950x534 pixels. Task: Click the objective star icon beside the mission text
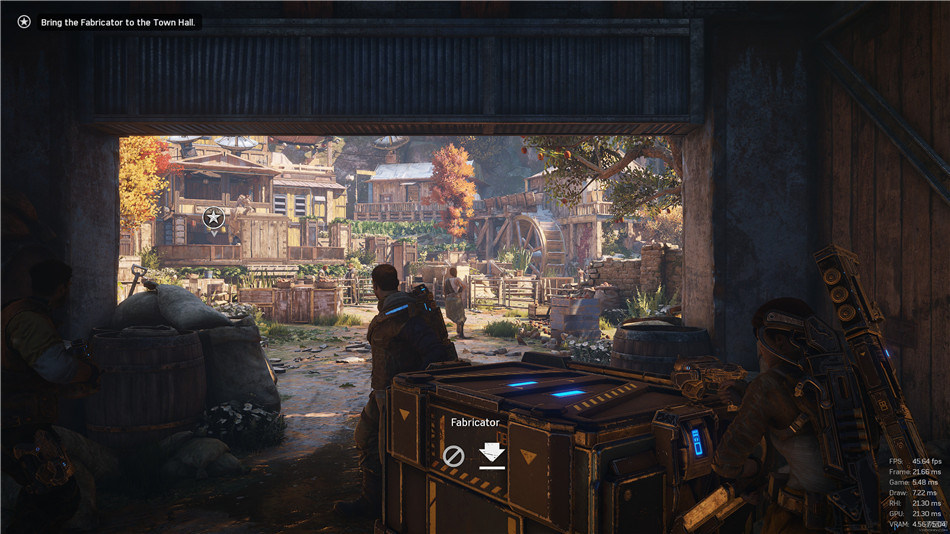click(24, 21)
